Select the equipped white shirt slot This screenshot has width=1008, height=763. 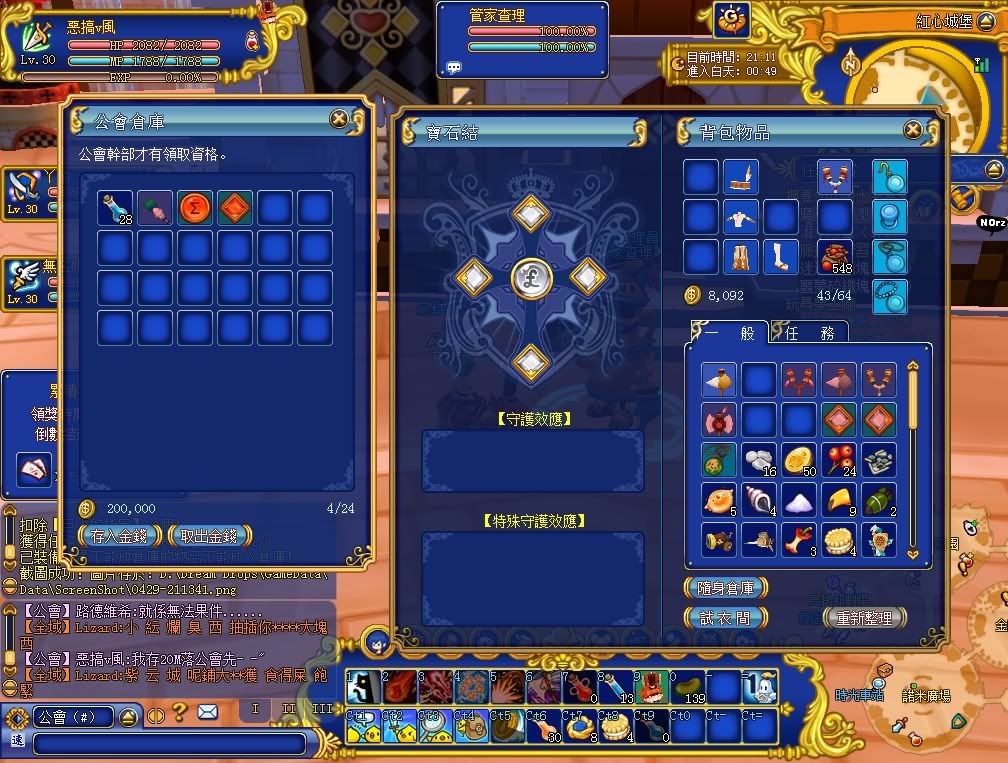741,217
